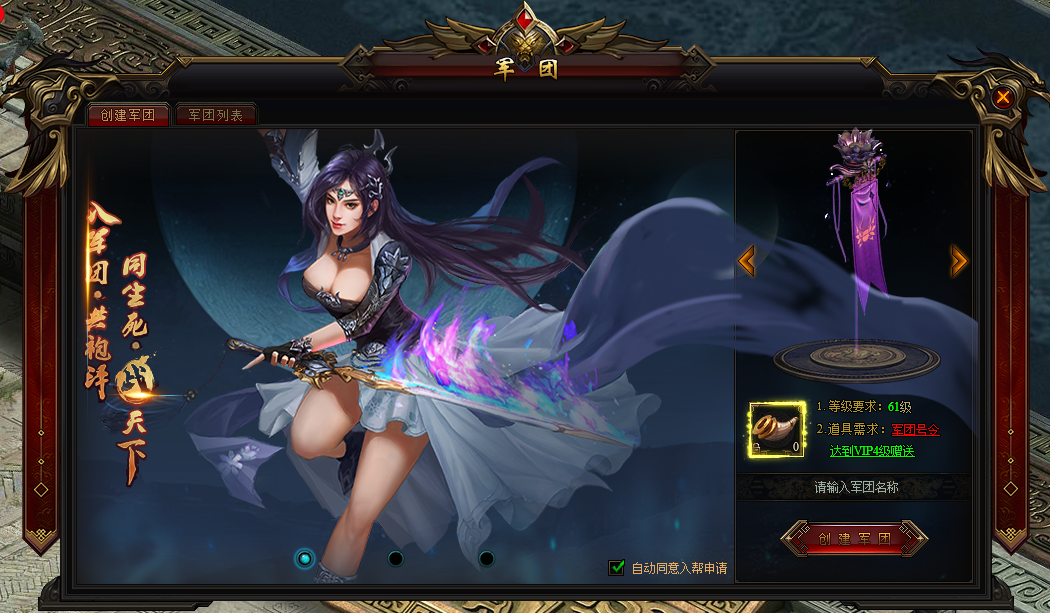Open the red 军团号令 item link
The width and height of the screenshot is (1050, 613).
pos(916,429)
